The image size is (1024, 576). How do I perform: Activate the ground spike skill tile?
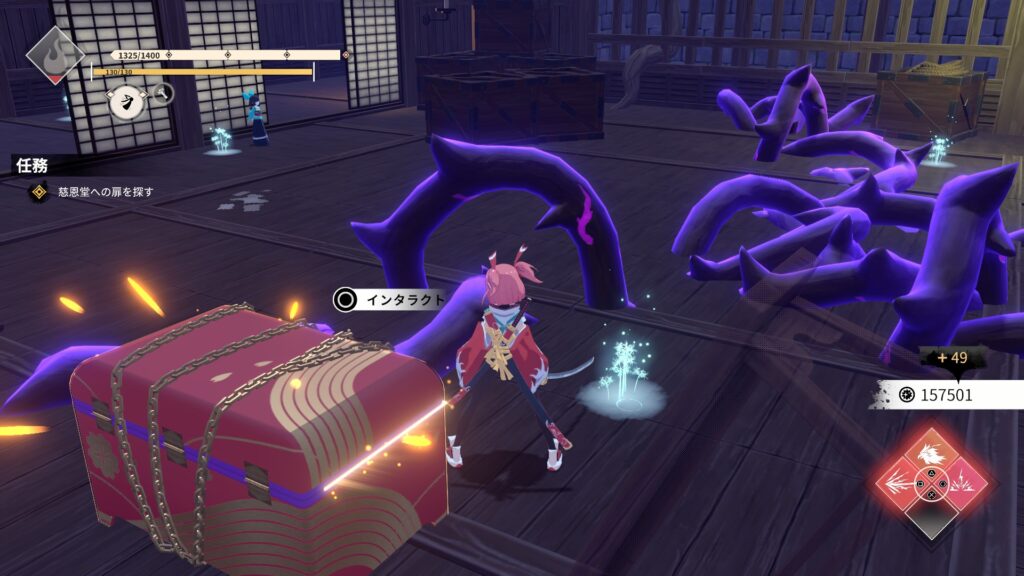[964, 485]
